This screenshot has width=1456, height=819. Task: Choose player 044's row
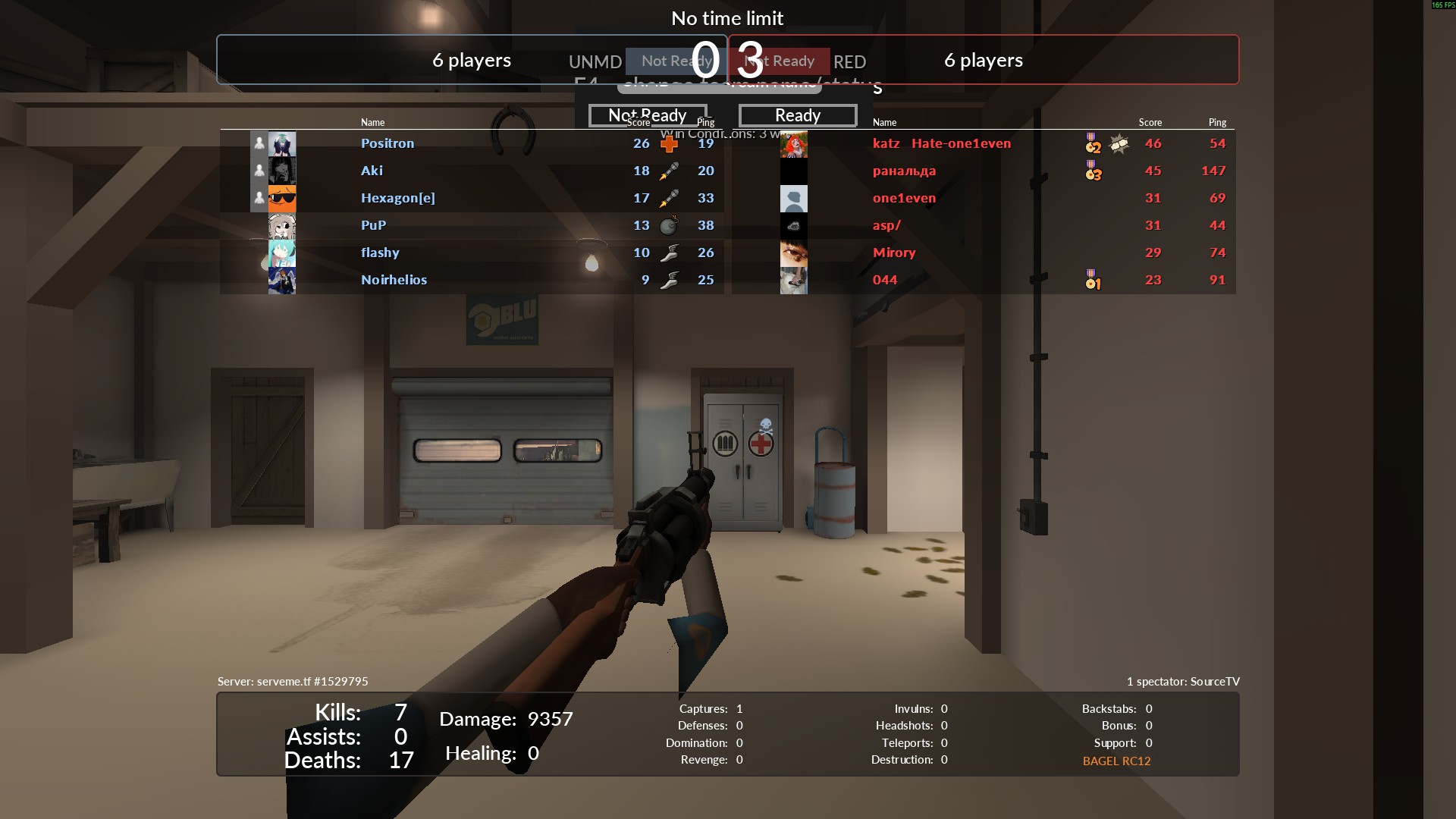[885, 280]
